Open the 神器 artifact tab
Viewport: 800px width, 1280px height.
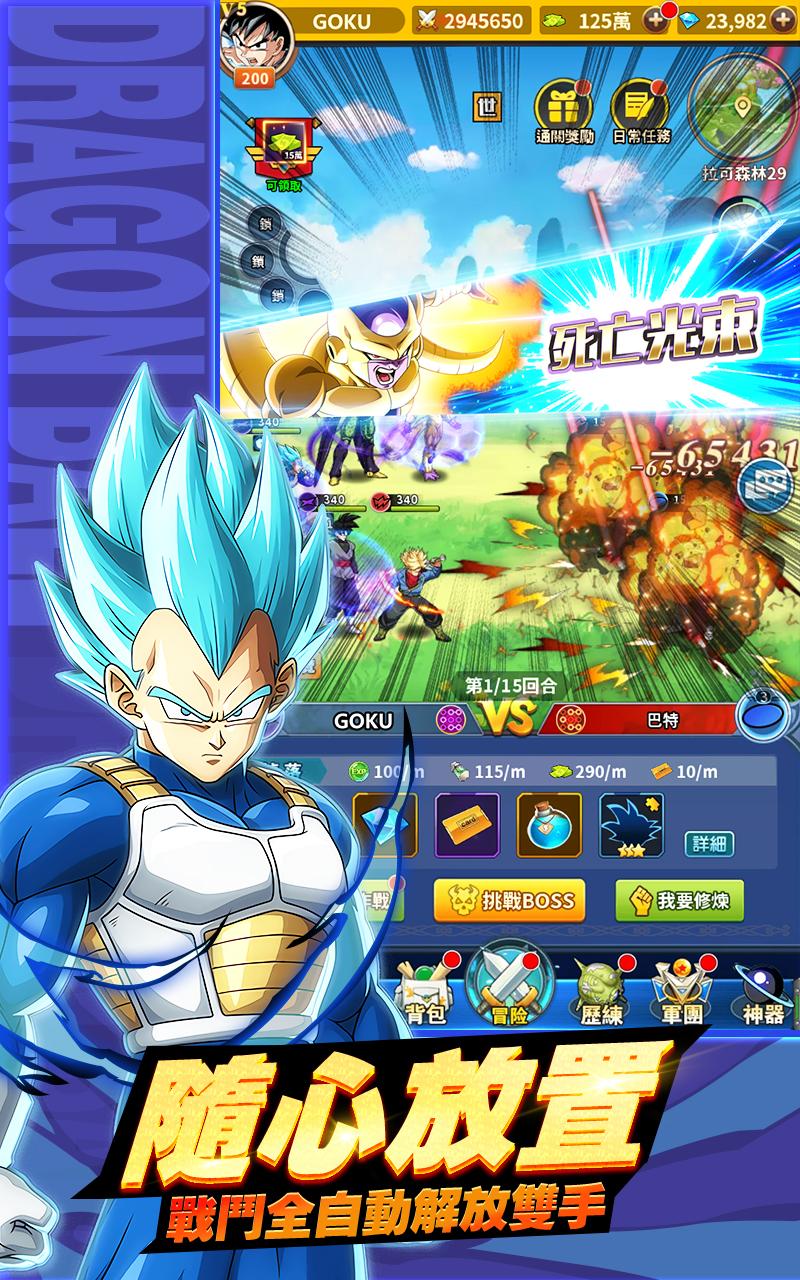[764, 993]
